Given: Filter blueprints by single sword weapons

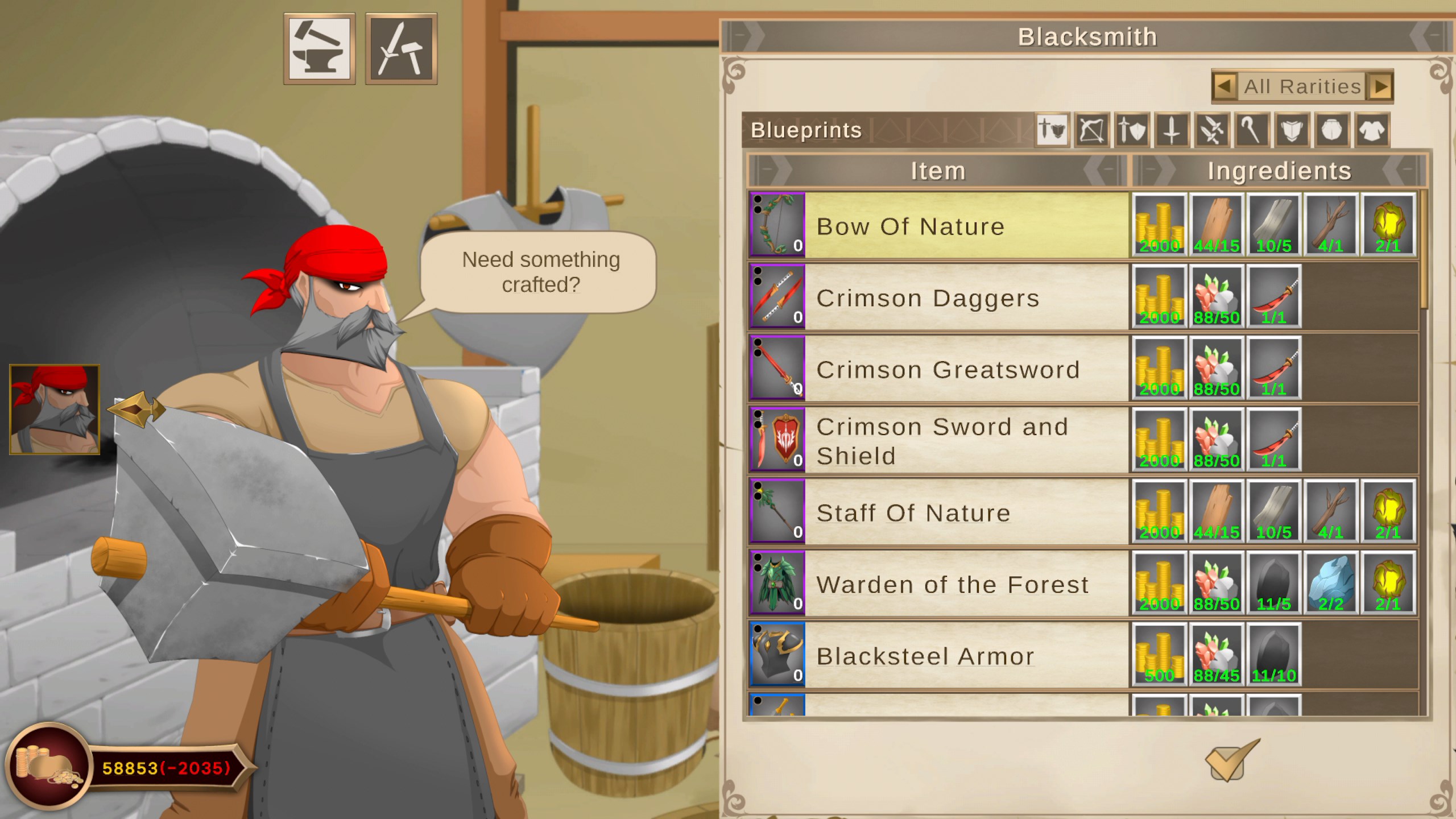Looking at the screenshot, I should pos(1171,131).
